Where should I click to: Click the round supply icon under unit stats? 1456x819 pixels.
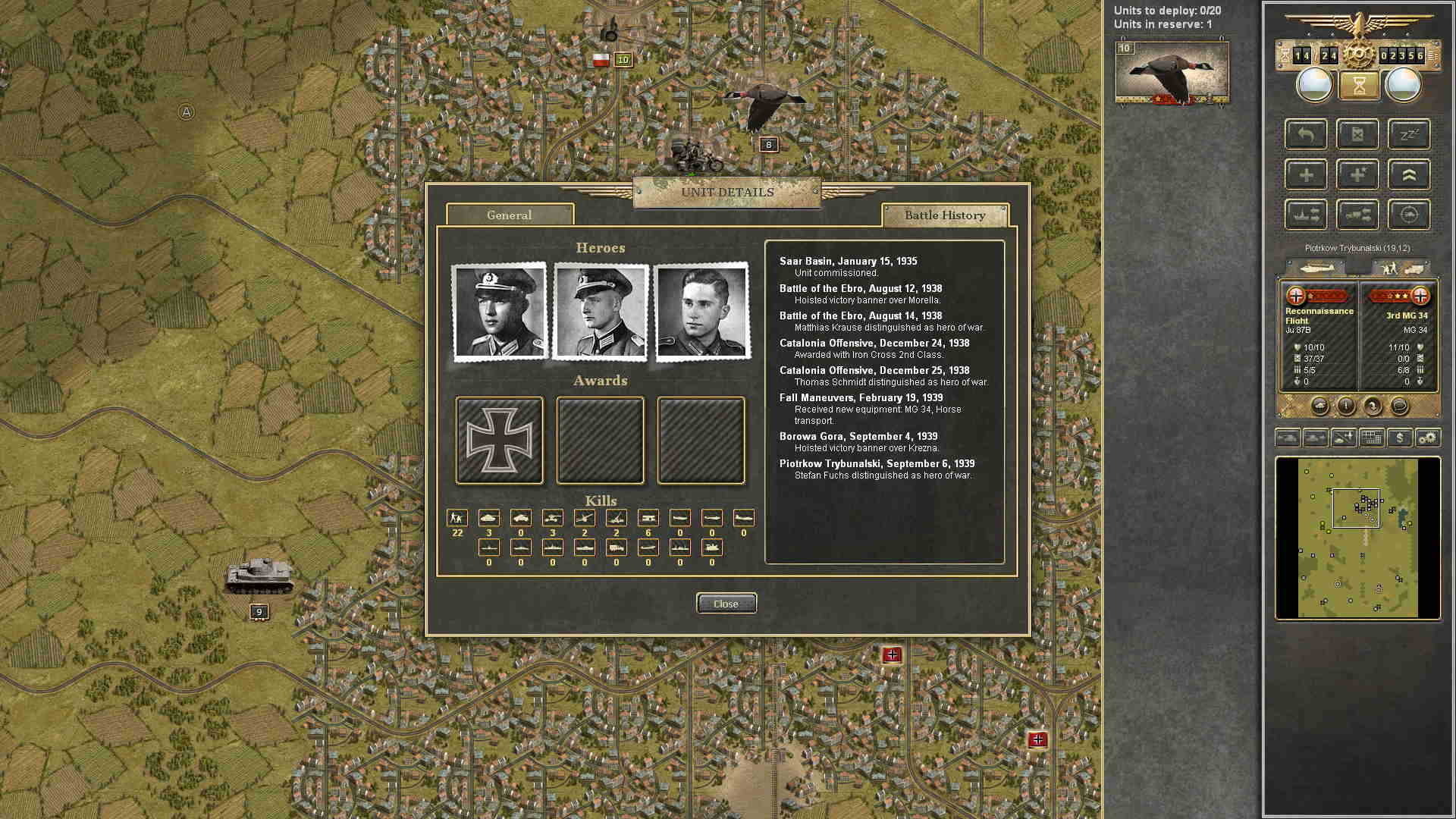1321,406
